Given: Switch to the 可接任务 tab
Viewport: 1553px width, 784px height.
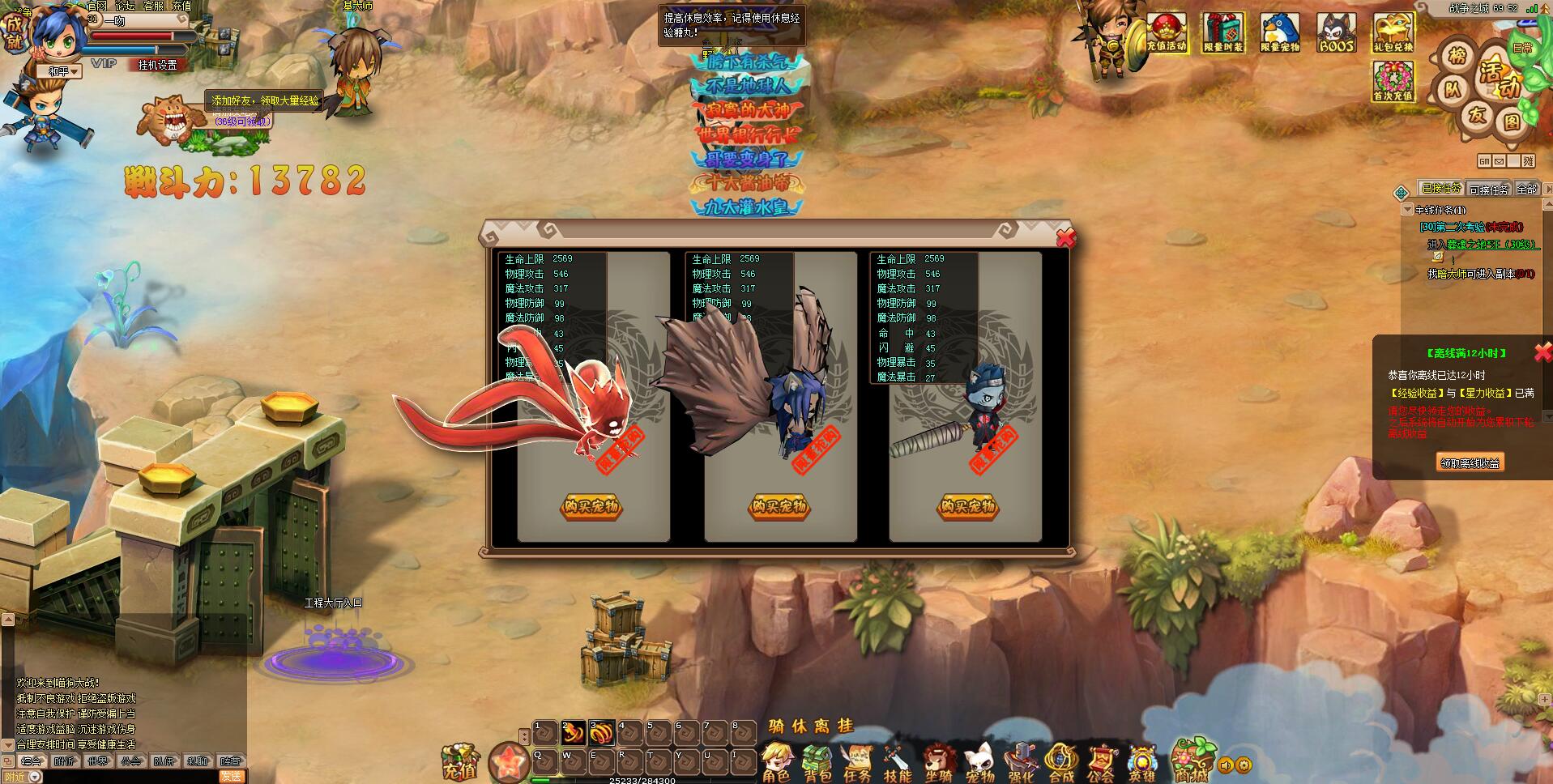Looking at the screenshot, I should (x=1489, y=189).
